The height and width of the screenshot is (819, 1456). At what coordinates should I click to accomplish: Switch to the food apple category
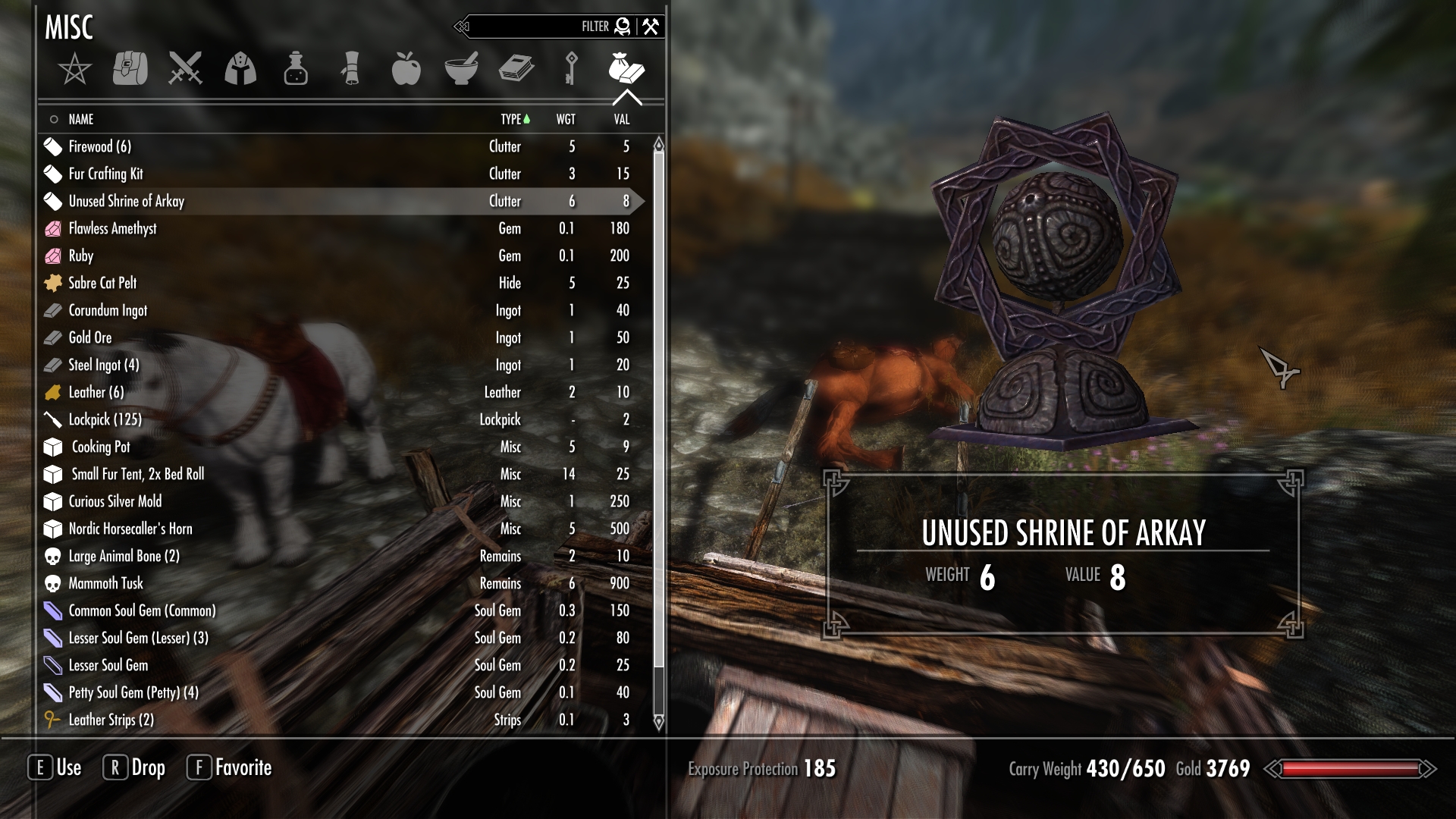406,68
